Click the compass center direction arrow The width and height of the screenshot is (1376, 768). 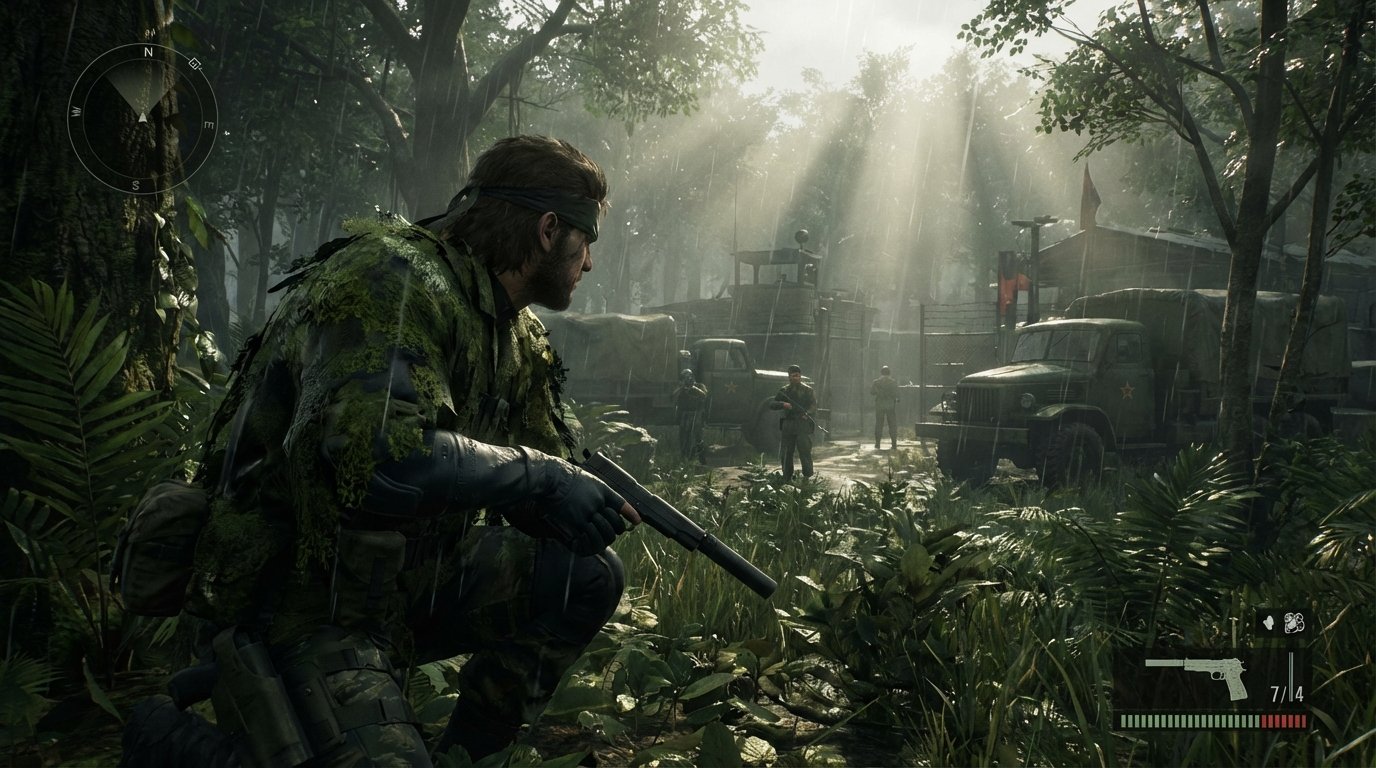pos(142,117)
